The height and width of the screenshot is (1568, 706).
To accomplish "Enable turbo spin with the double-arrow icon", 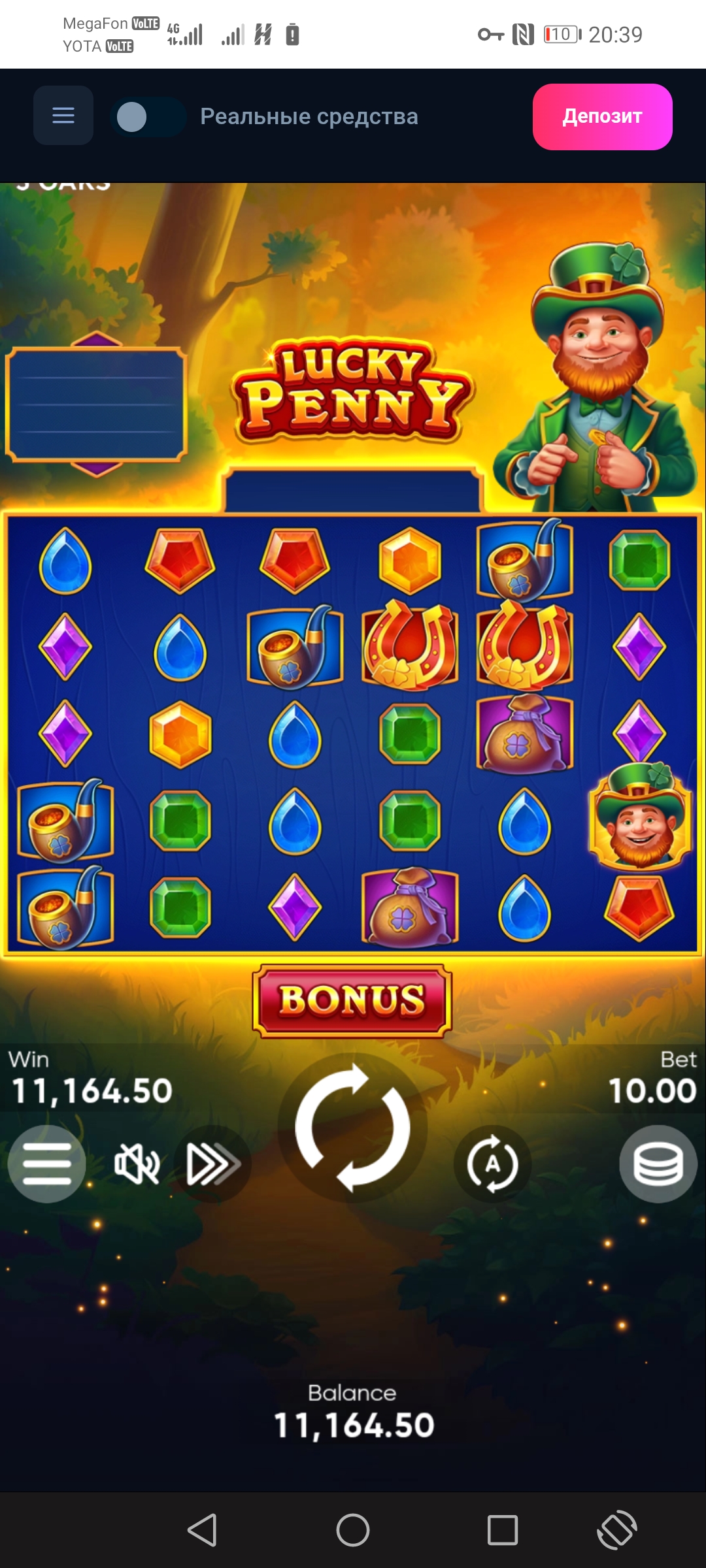I will tap(212, 1164).
